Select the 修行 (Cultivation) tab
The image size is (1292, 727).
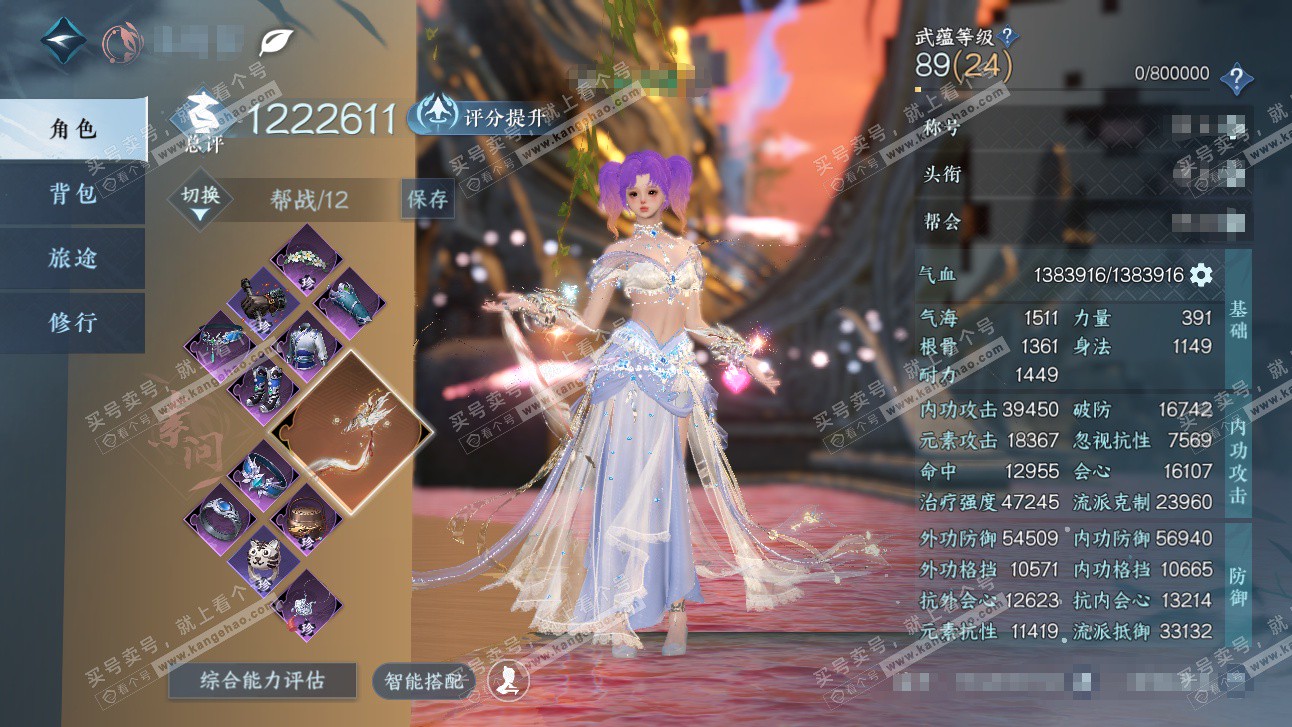(73, 323)
